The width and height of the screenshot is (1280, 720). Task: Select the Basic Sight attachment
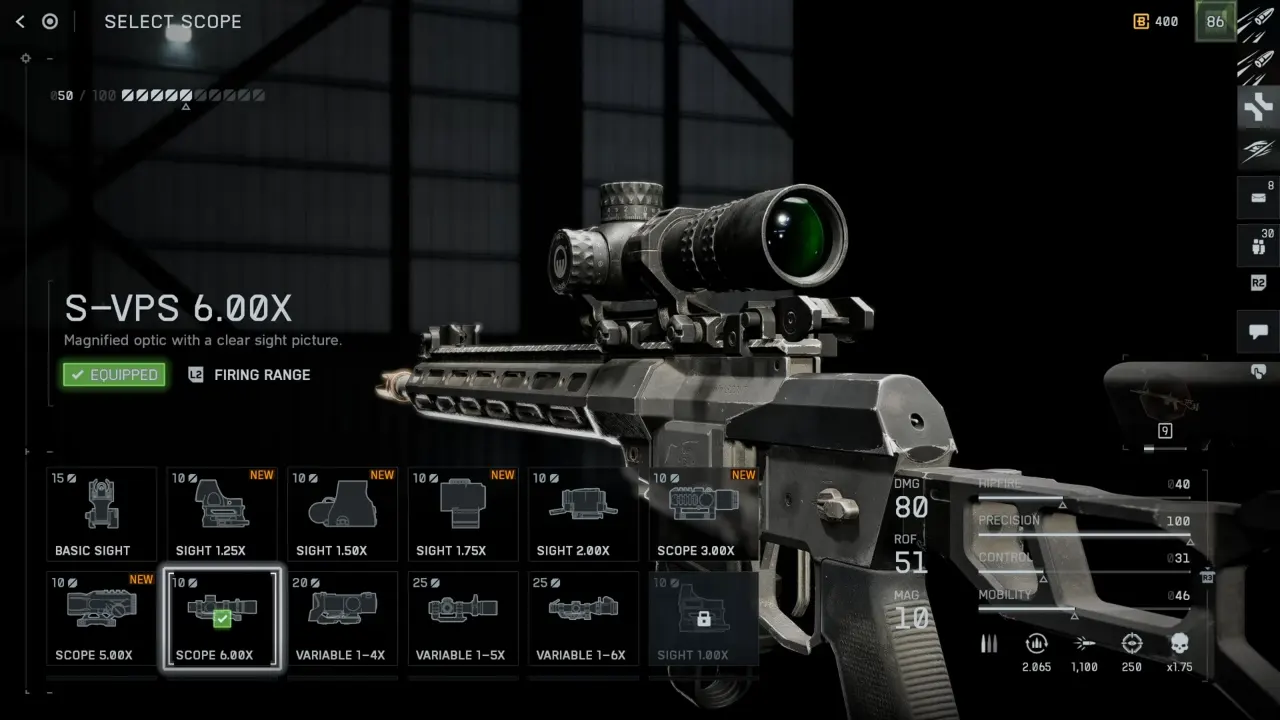(x=102, y=514)
